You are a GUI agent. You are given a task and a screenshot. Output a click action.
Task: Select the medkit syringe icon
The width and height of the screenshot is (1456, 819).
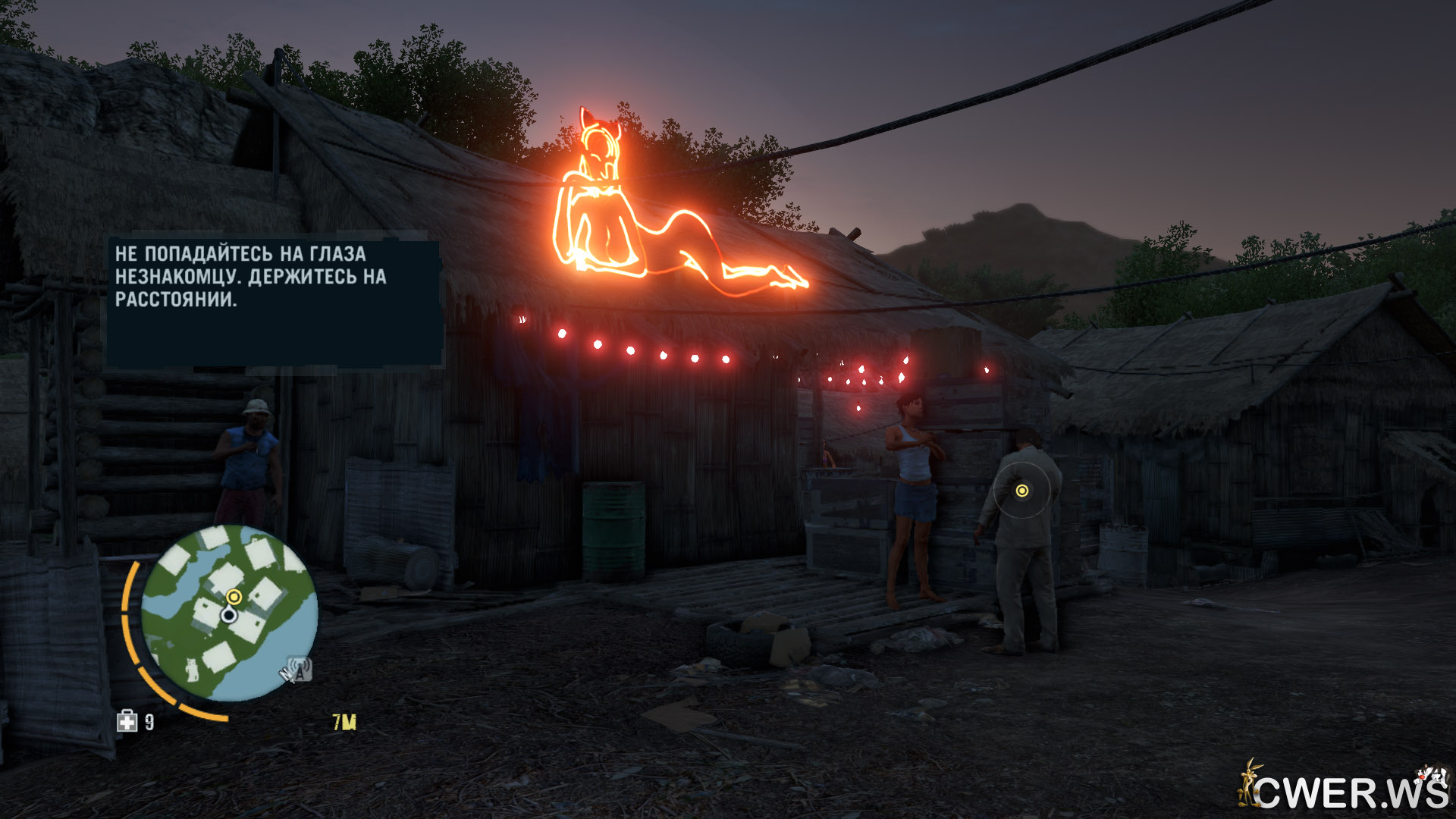pos(127,721)
